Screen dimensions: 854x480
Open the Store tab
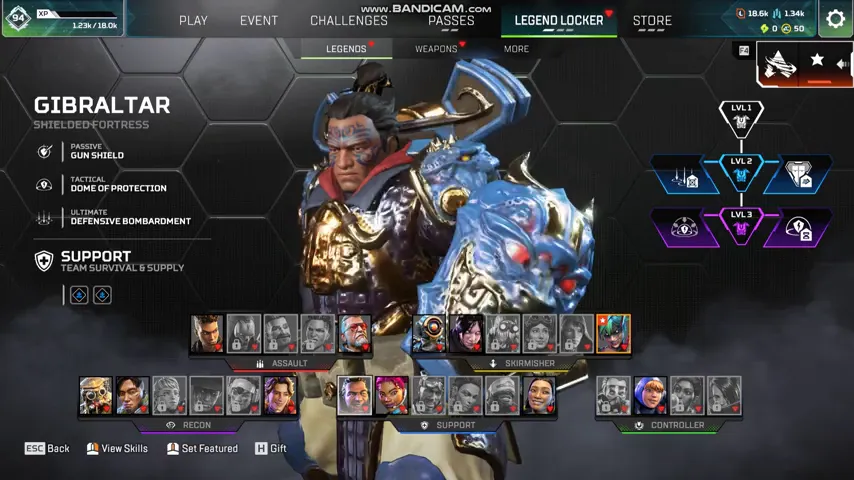point(652,20)
